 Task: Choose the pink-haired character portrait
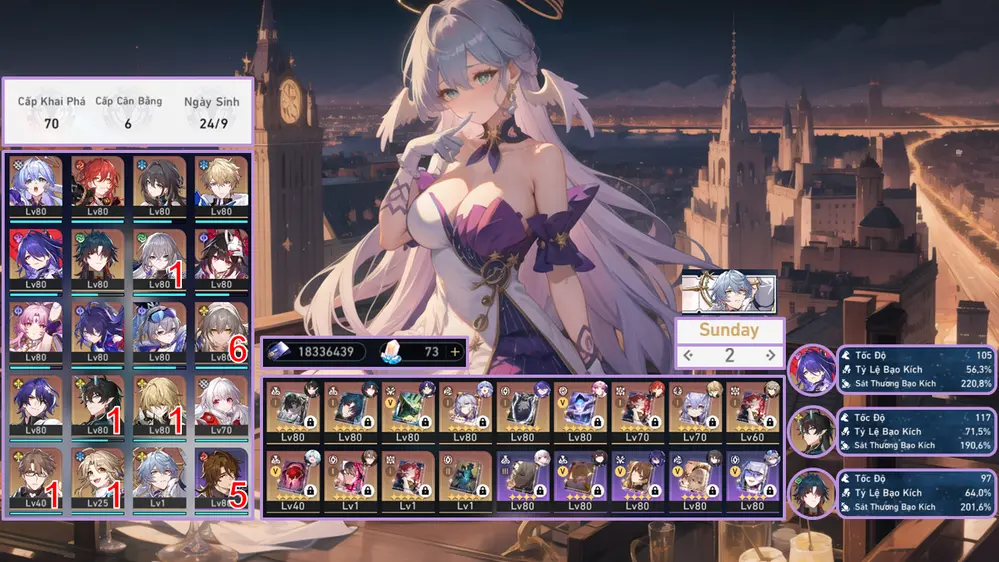(x=35, y=331)
